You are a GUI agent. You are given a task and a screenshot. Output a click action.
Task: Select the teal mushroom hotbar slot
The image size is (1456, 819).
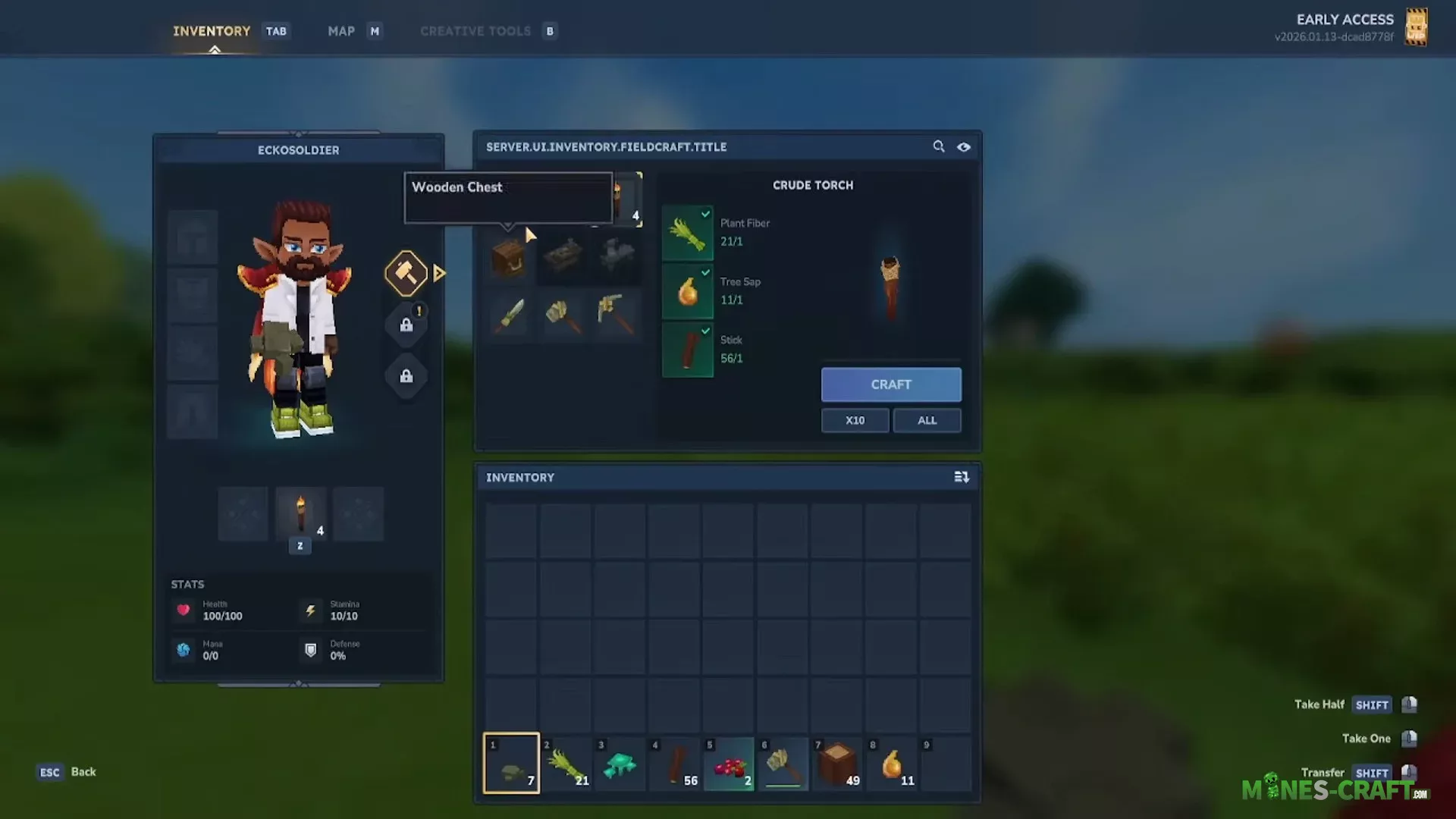point(620,764)
